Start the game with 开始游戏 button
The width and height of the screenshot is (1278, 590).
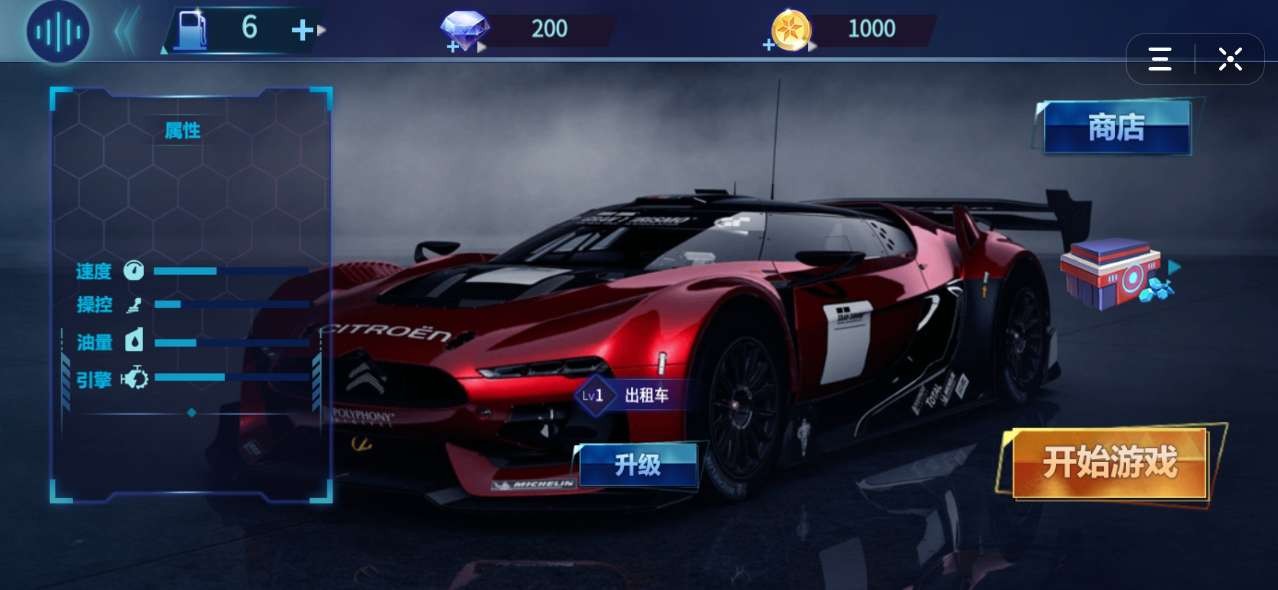(1110, 464)
